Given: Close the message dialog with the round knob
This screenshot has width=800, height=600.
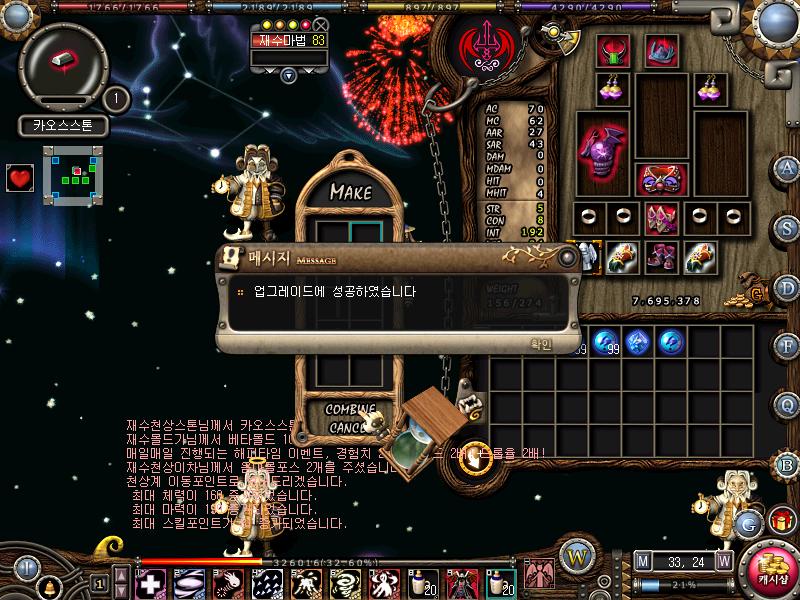Looking at the screenshot, I should tap(567, 257).
